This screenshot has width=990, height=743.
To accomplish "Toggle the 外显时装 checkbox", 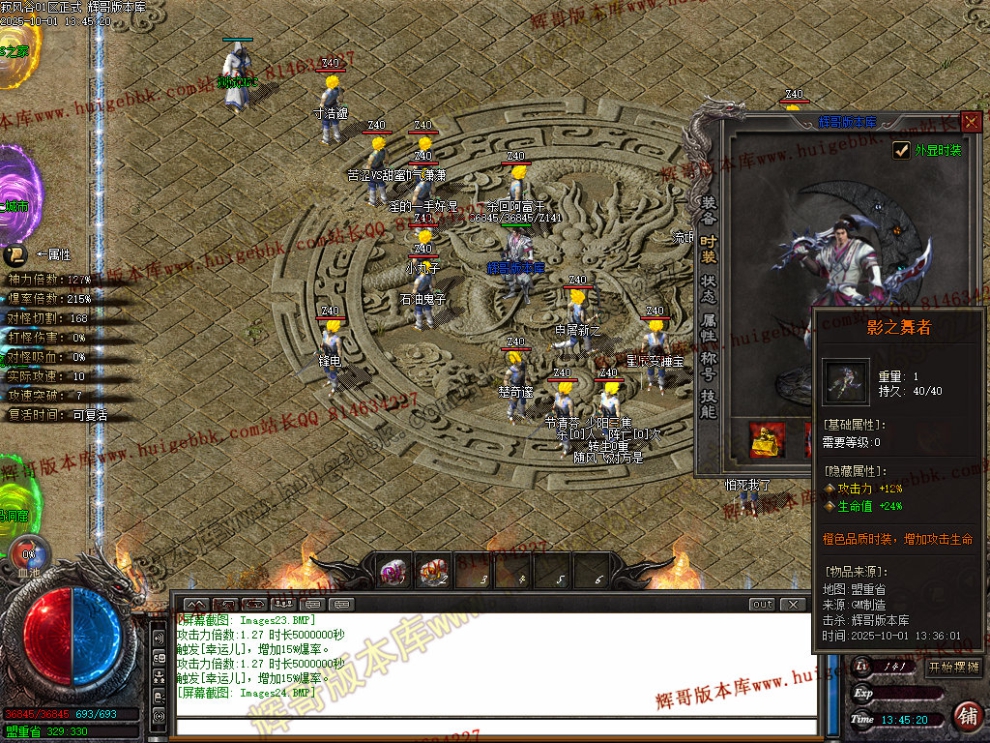I will point(901,151).
